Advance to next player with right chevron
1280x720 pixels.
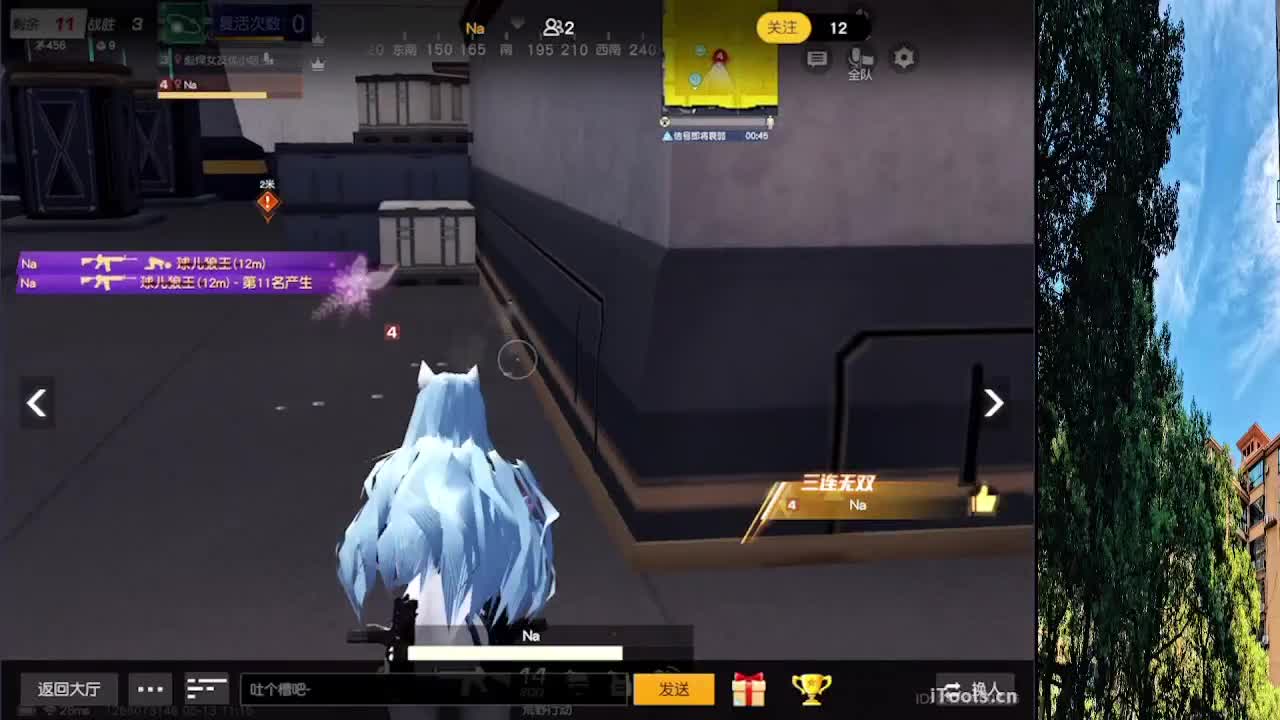point(993,403)
